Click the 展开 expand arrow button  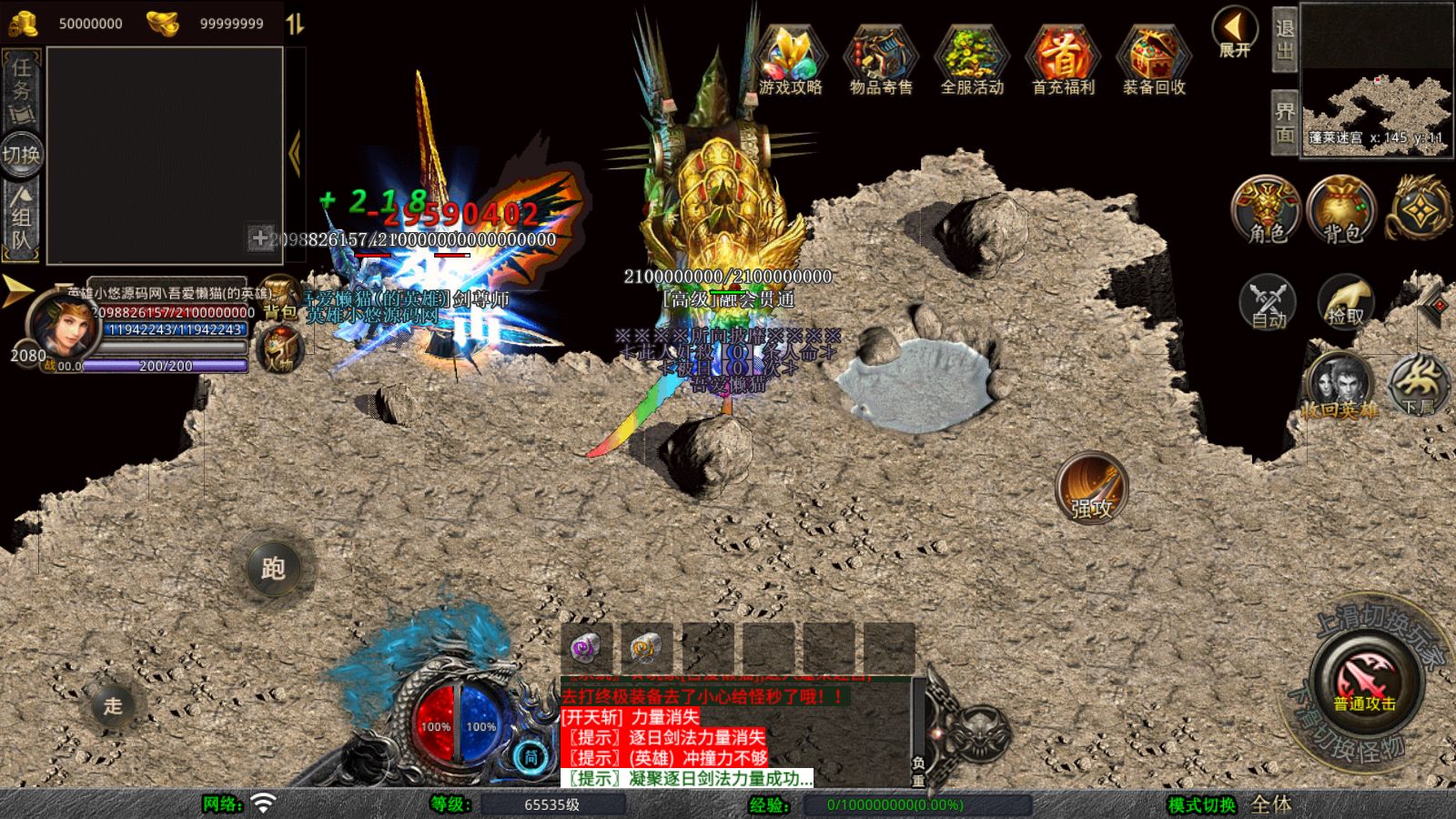click(1235, 33)
